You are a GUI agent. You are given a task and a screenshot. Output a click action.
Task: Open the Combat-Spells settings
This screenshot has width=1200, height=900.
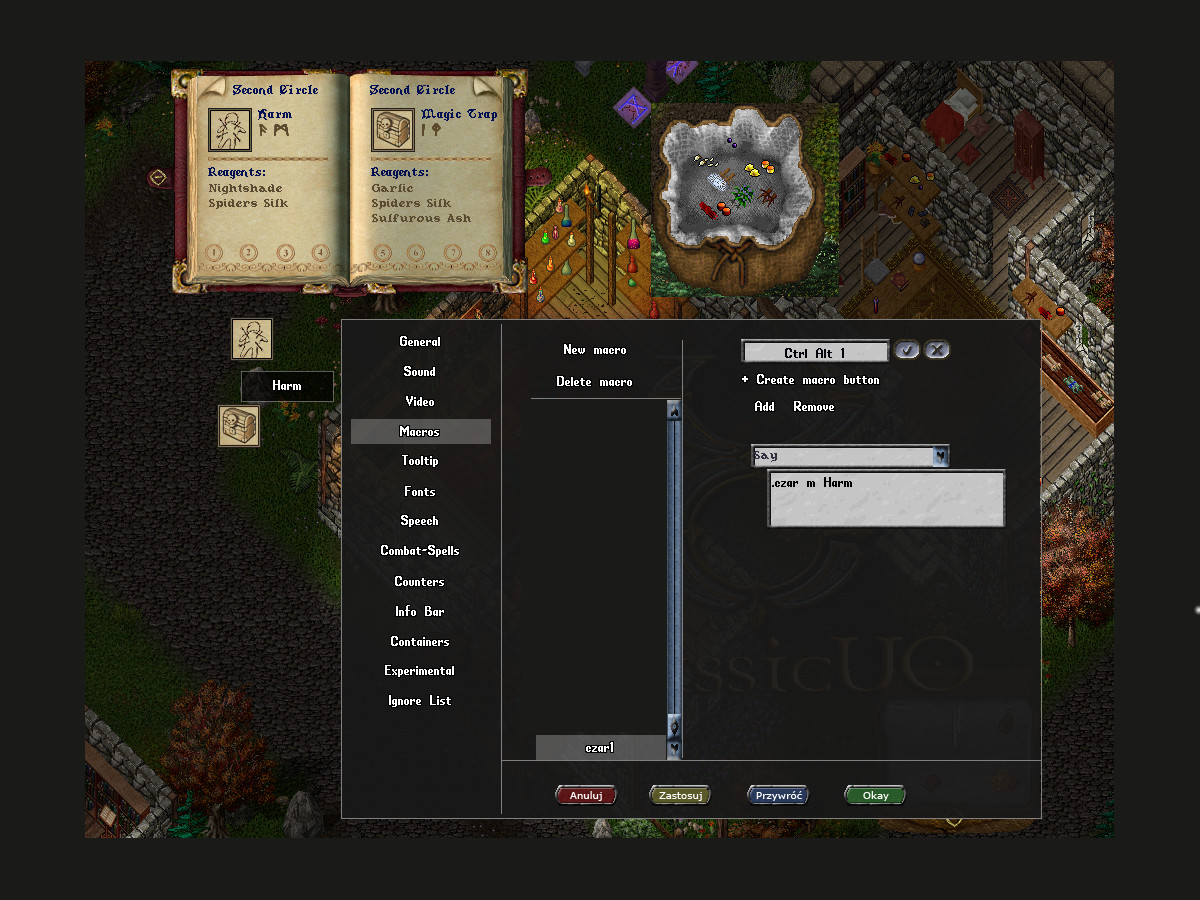coord(420,551)
